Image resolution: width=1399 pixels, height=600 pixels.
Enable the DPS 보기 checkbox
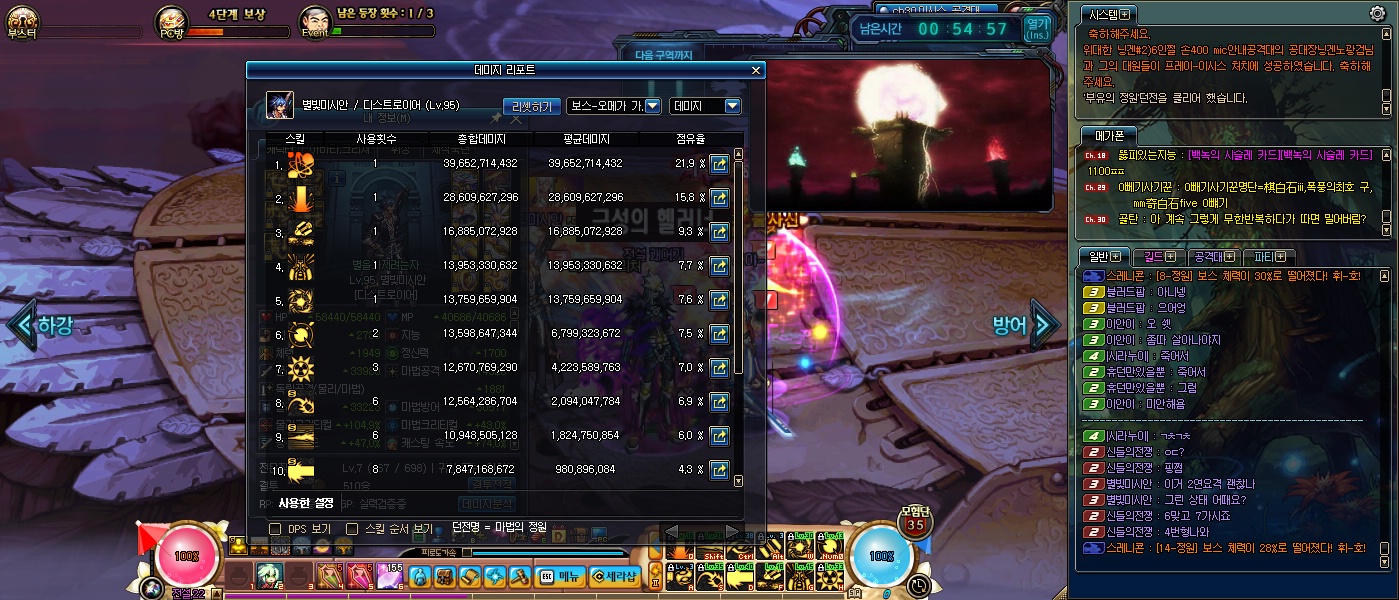tap(275, 528)
